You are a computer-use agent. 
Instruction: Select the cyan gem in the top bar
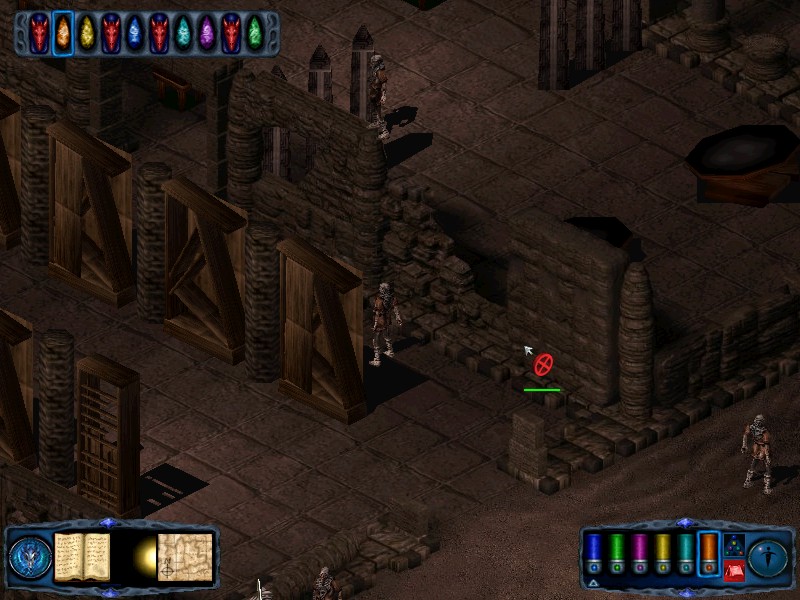(183, 33)
